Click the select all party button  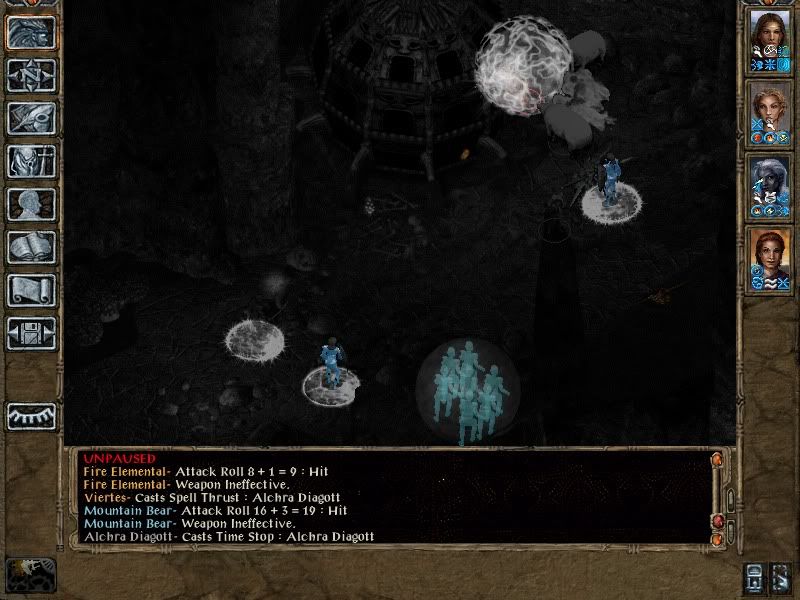[x=782, y=577]
